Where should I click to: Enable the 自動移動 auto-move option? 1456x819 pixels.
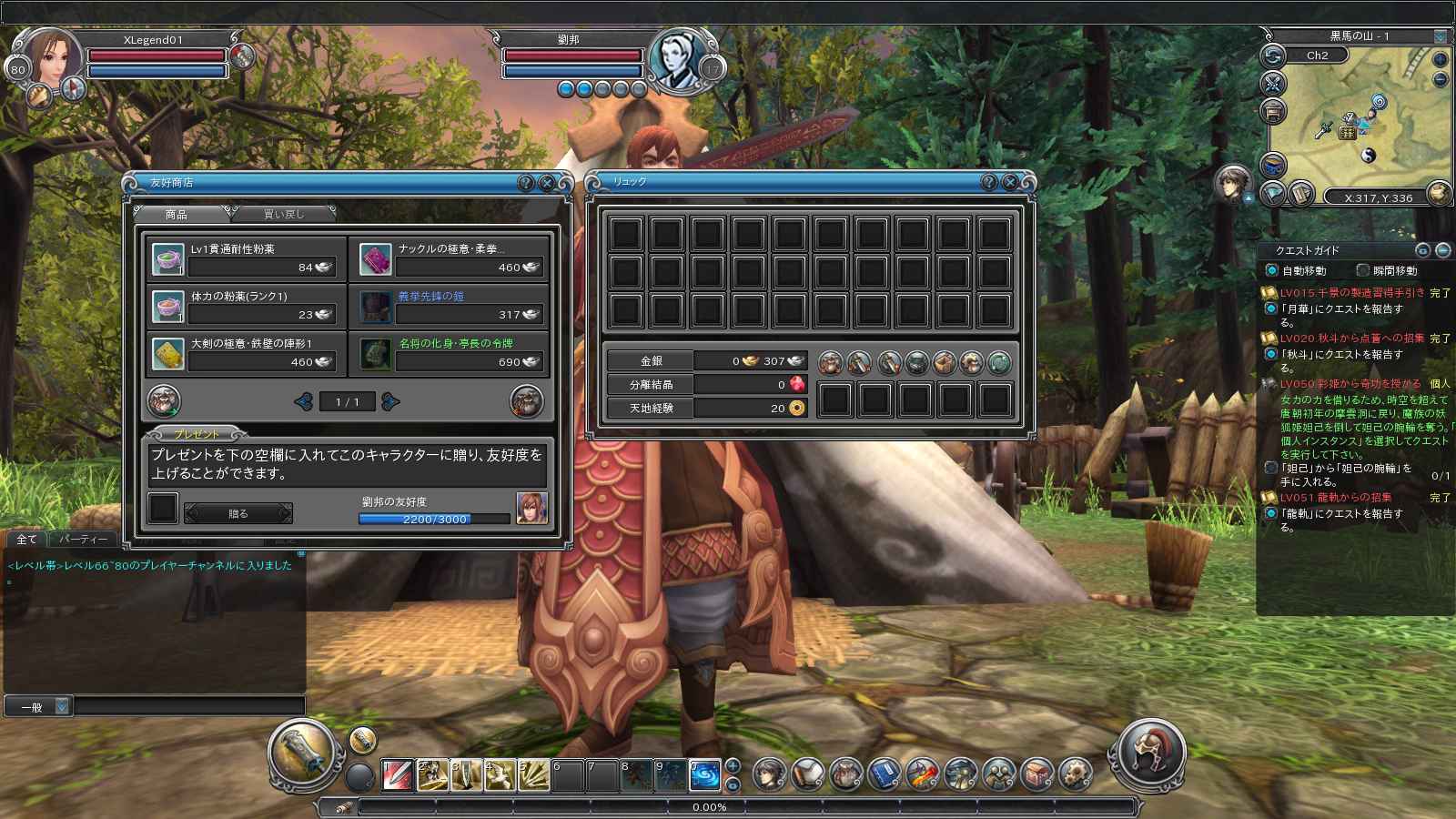(x=1272, y=270)
